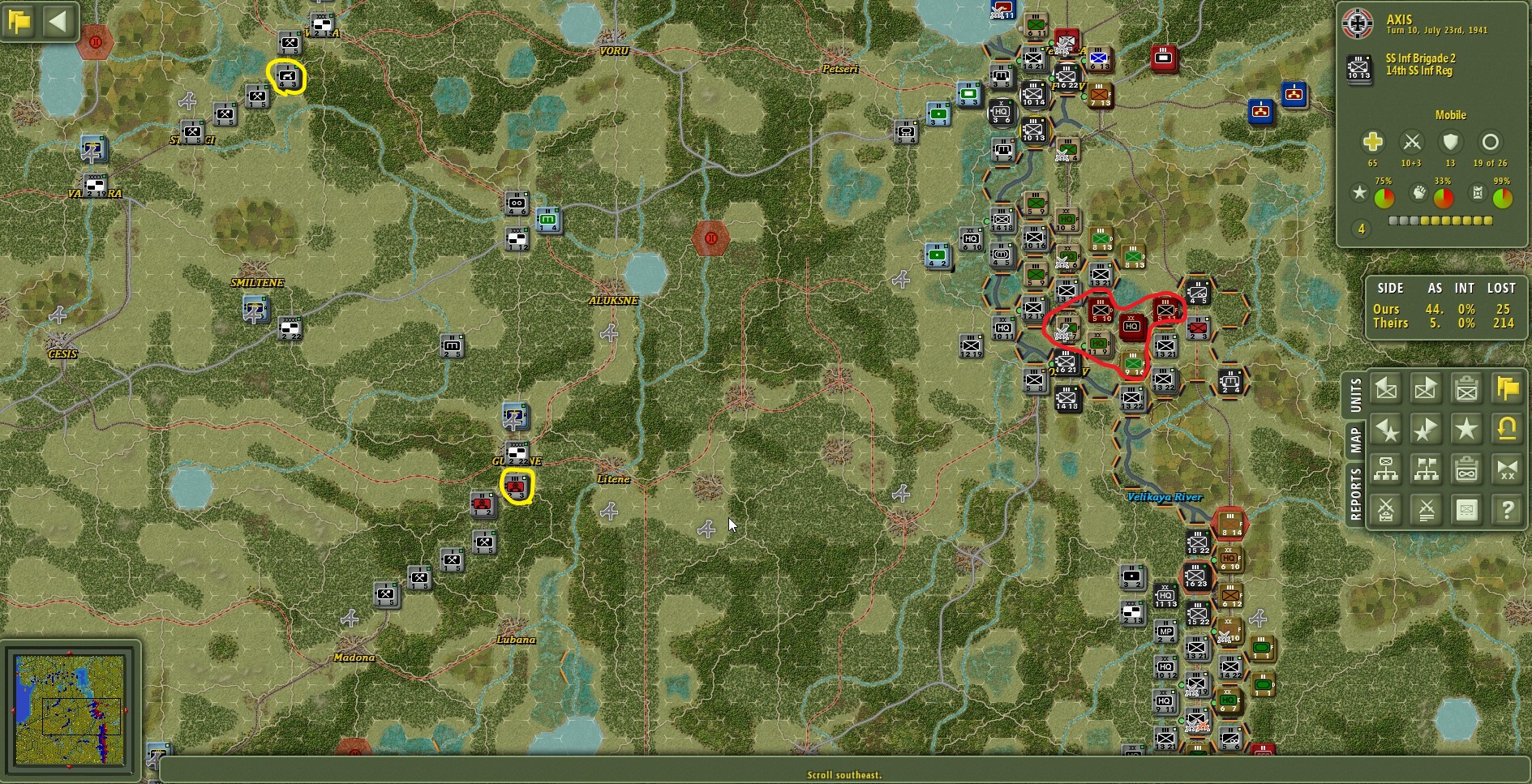
Task: Click the yellow undo move icon
Action: [1508, 429]
